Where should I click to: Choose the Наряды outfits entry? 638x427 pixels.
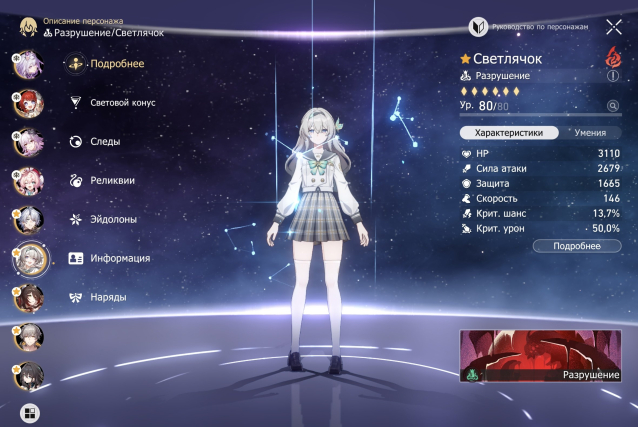coord(107,297)
